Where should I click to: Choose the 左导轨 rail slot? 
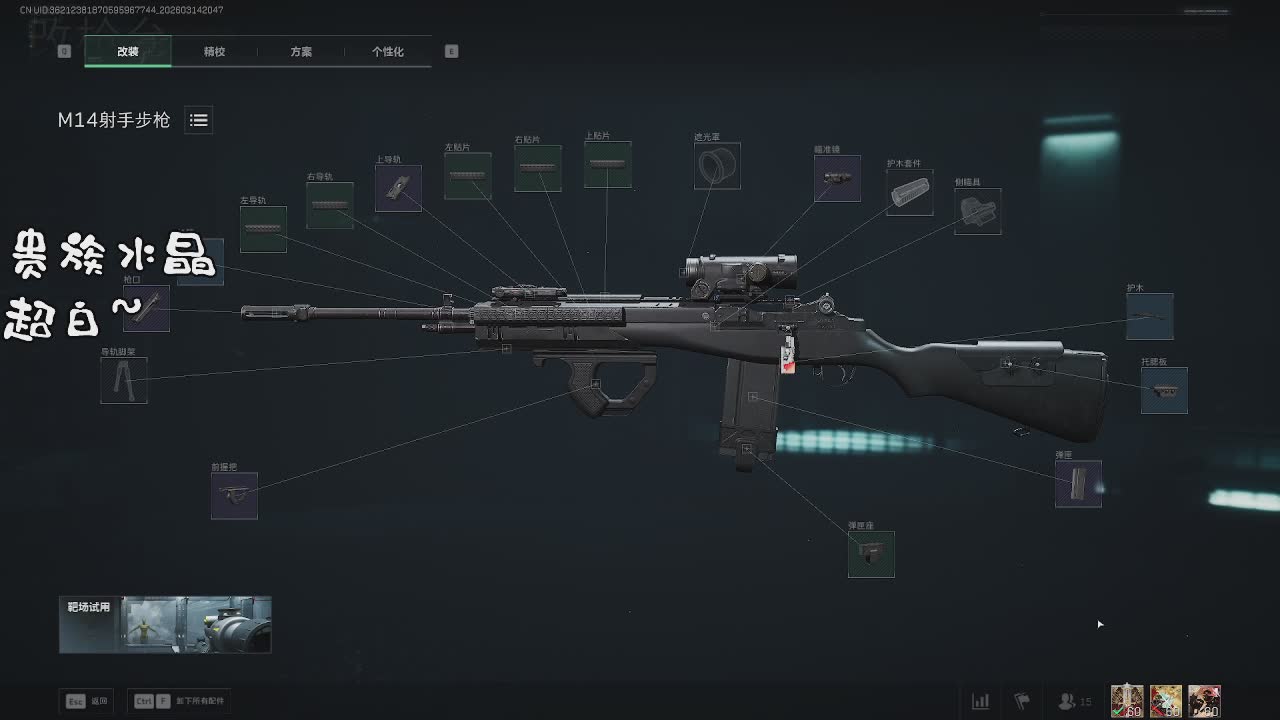point(263,229)
